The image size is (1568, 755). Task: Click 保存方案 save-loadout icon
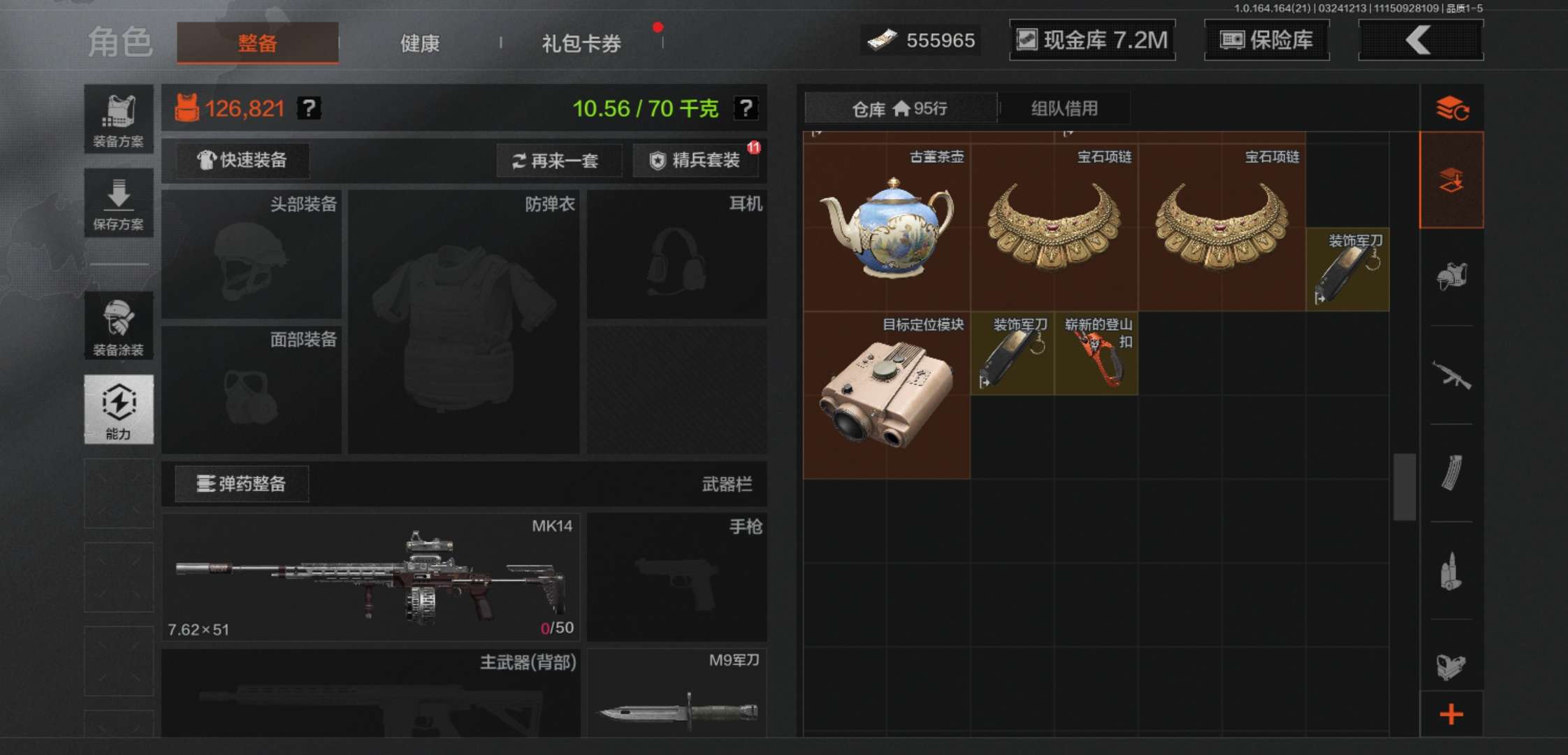click(119, 203)
